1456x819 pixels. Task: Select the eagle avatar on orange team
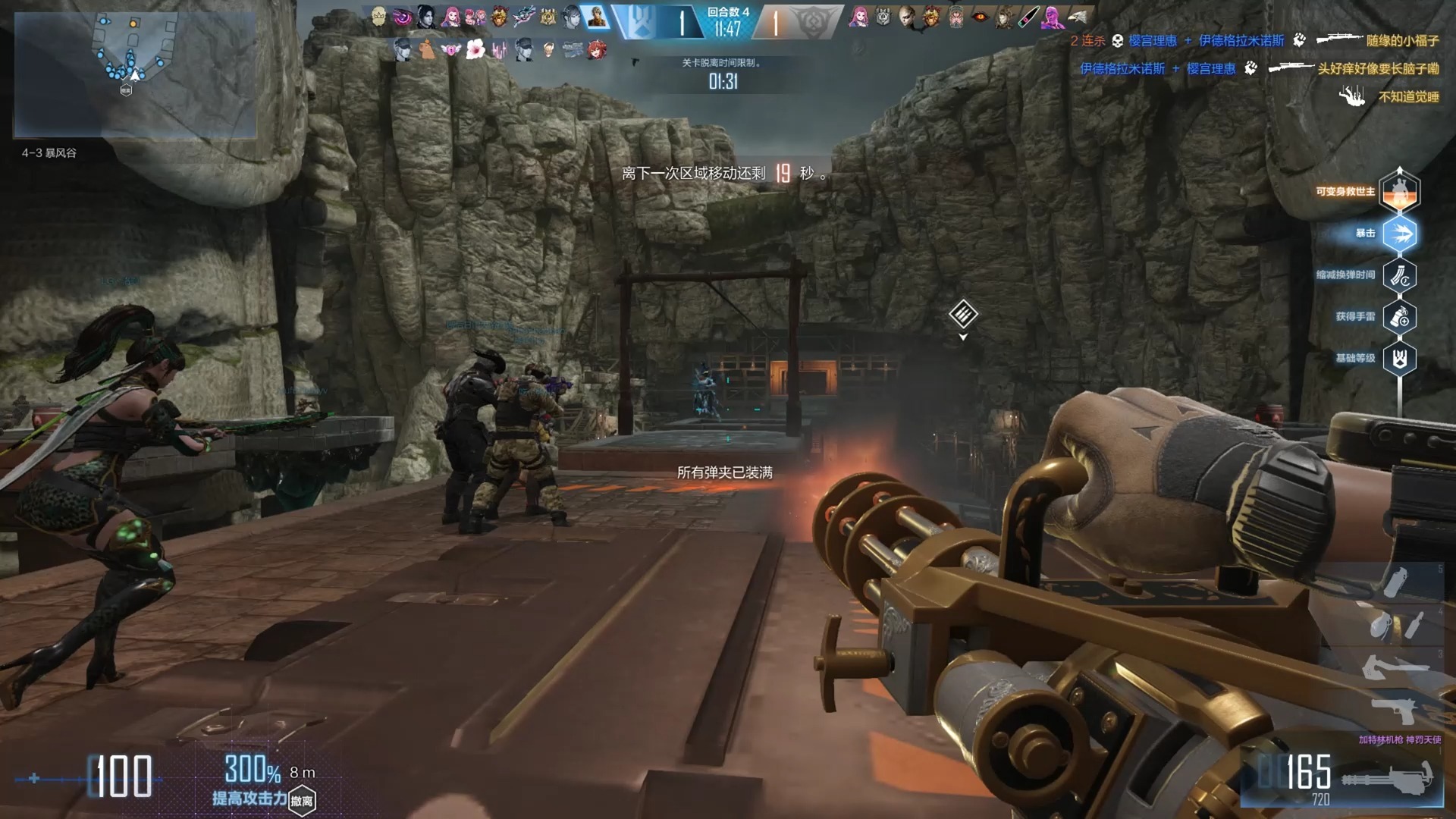[1078, 17]
